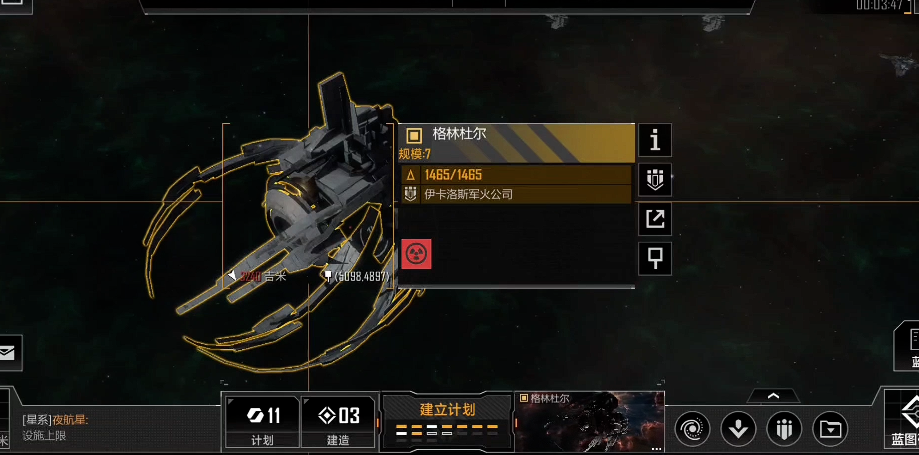Open the 建造 panel showing 03

(337, 421)
